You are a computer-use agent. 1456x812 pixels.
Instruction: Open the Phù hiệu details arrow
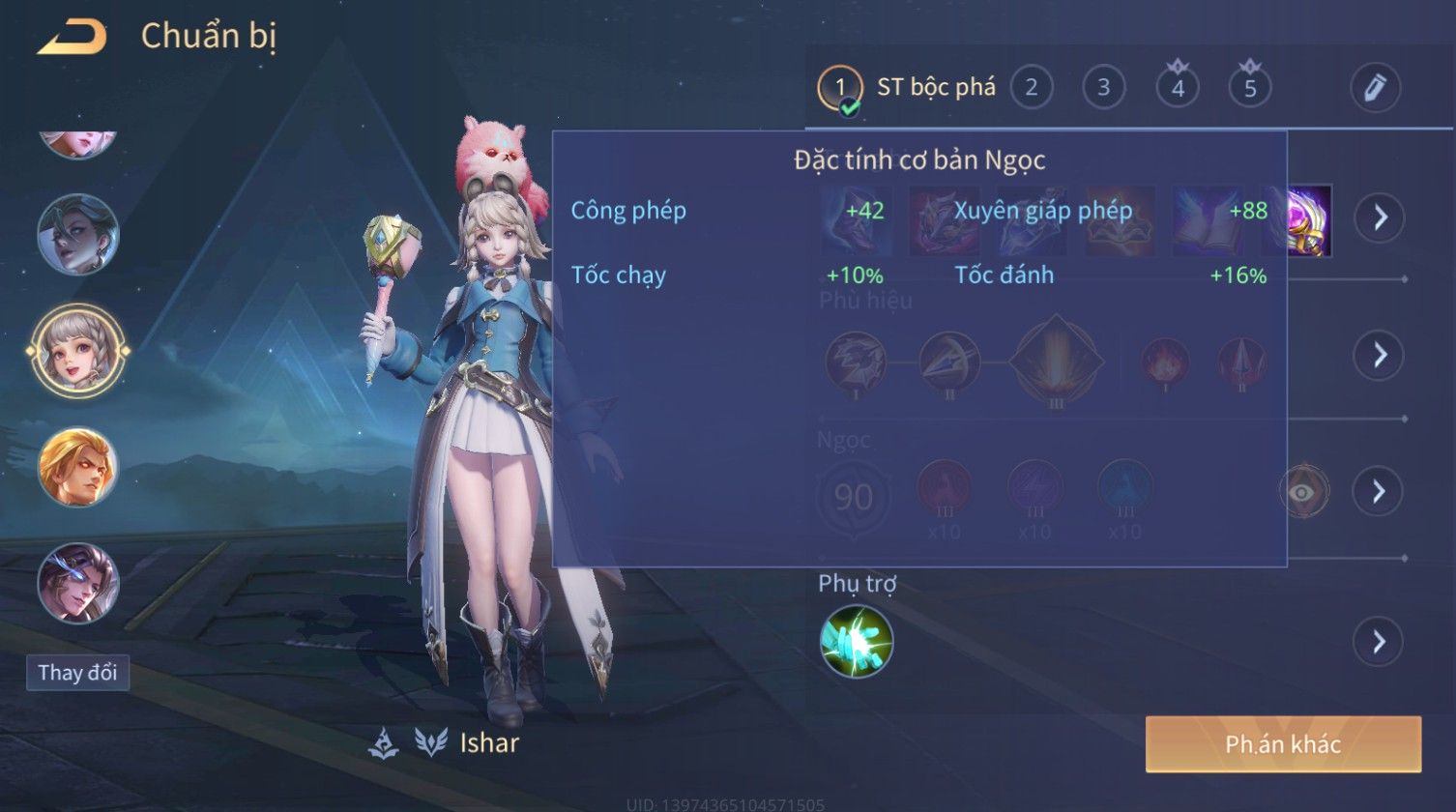click(x=1379, y=355)
